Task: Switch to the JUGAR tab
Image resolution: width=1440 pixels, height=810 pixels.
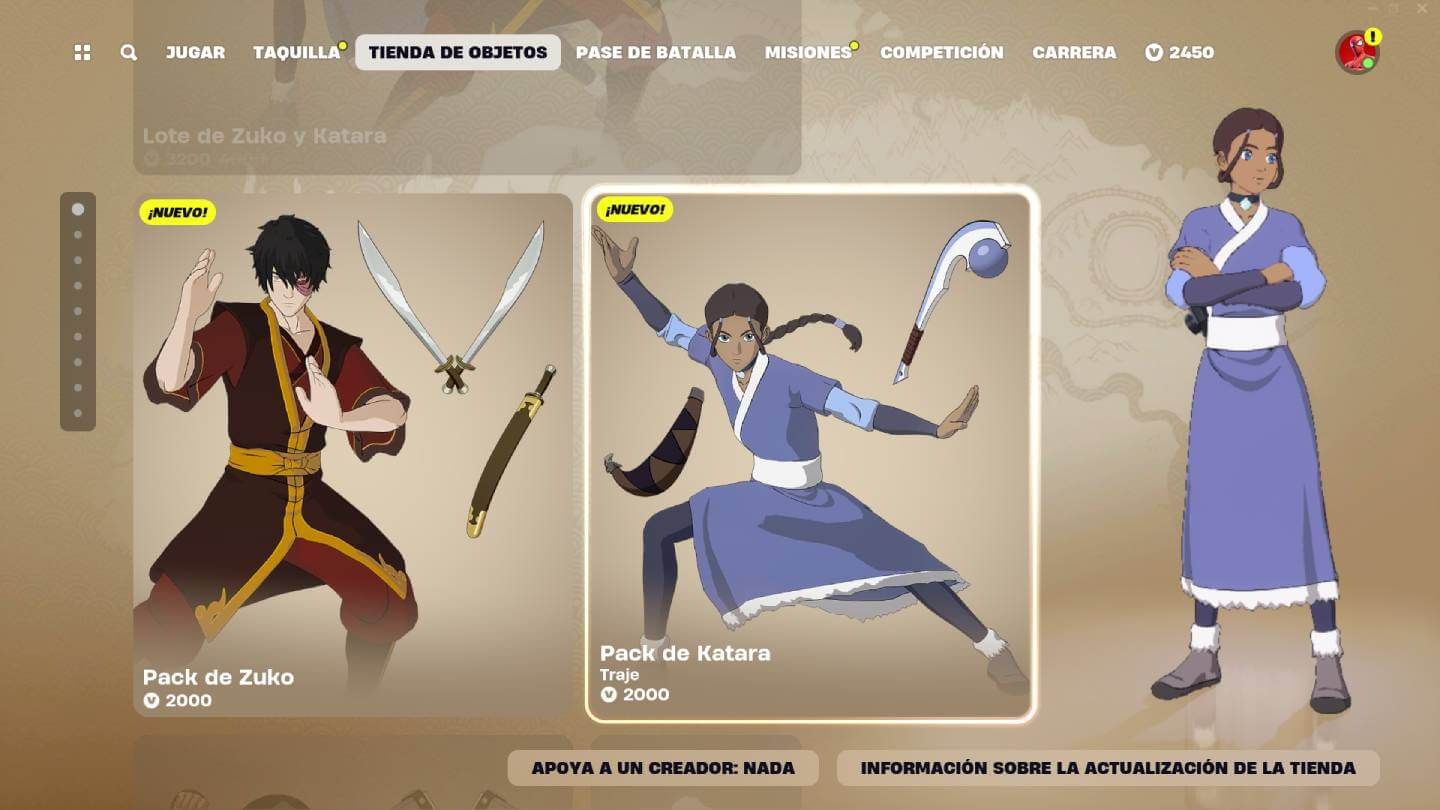Action: (196, 52)
